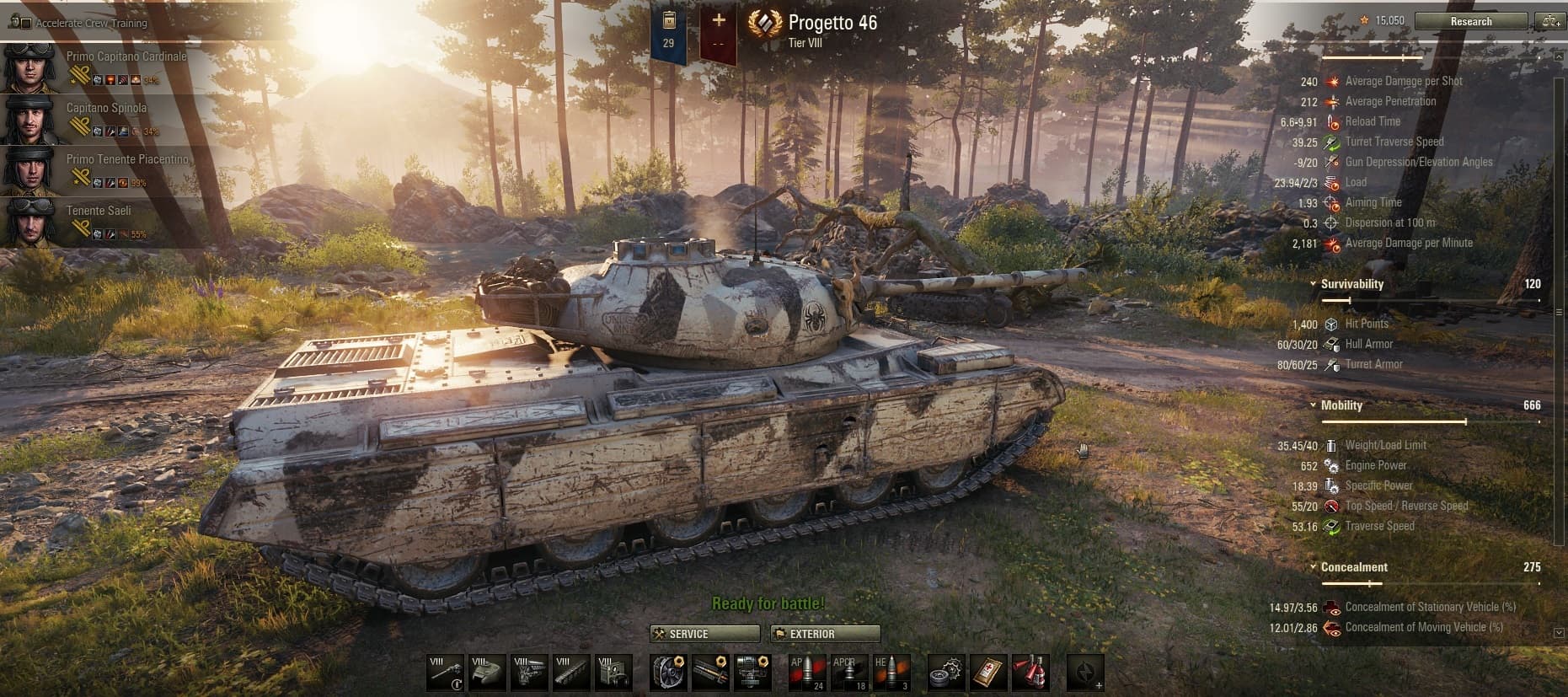
Task: Switch to the EXTERIOR tab
Action: point(822,634)
